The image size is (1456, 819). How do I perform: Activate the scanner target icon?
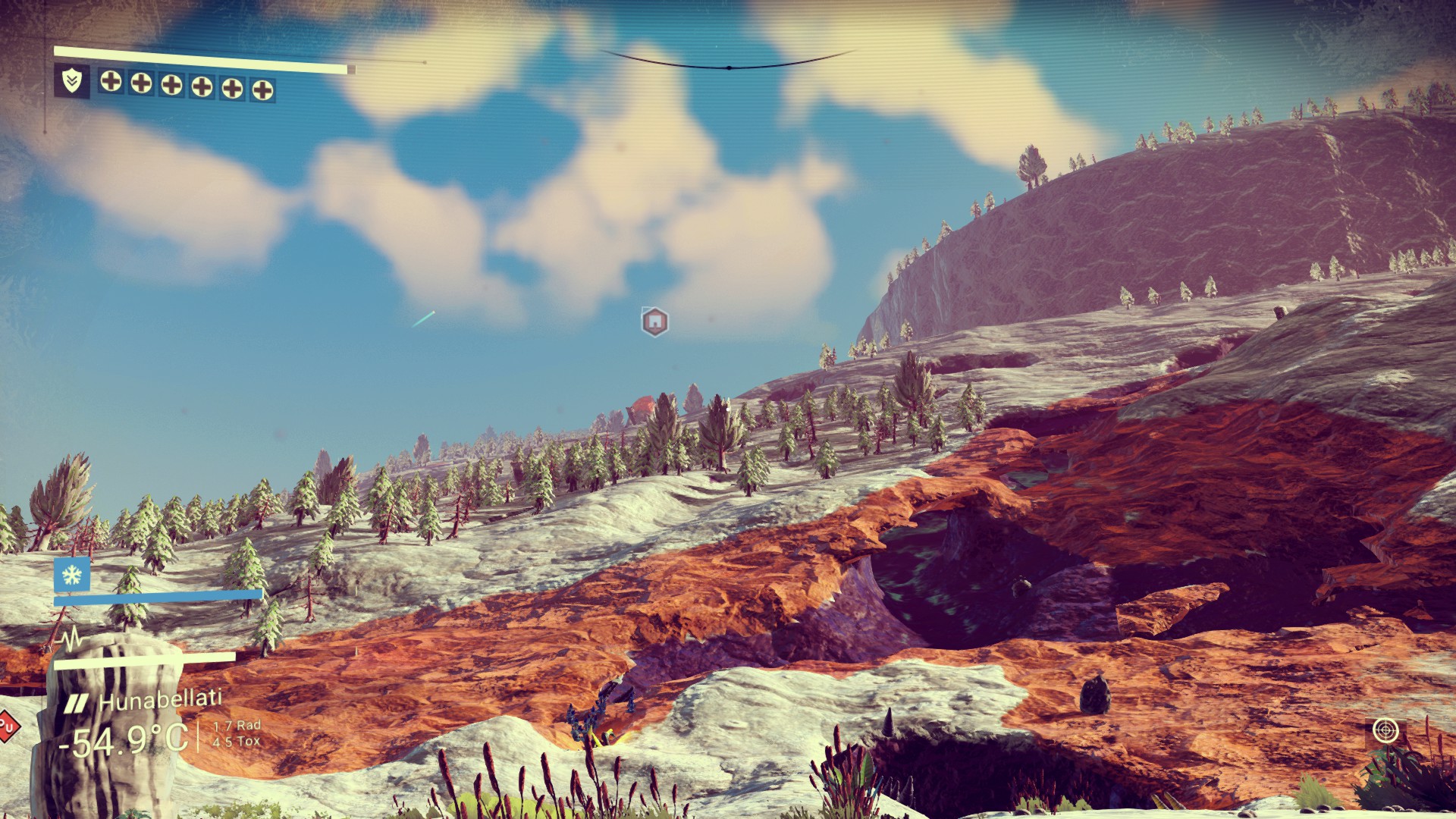(1385, 730)
